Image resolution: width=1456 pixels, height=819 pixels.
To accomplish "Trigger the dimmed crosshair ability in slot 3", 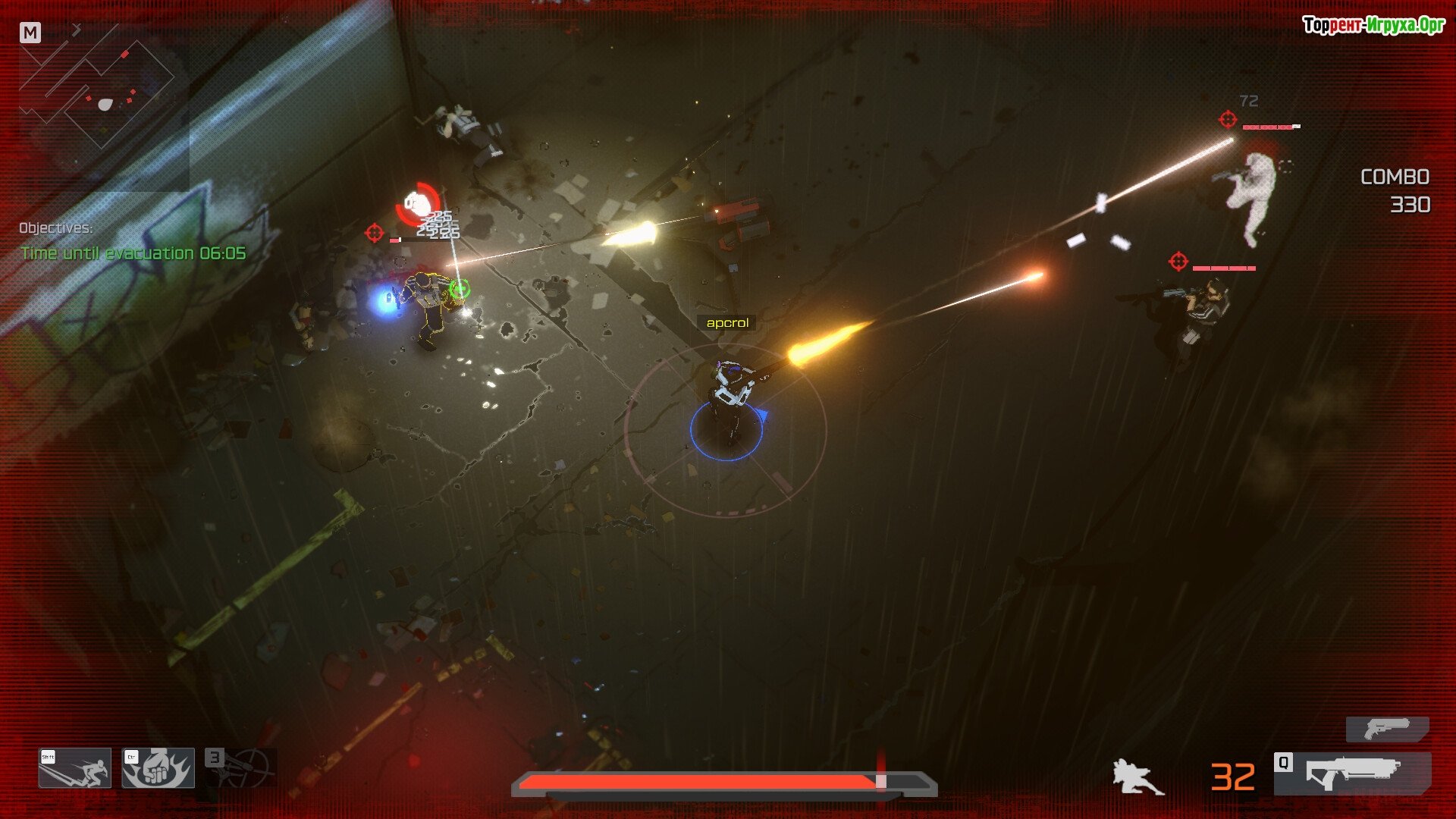I will point(241,767).
